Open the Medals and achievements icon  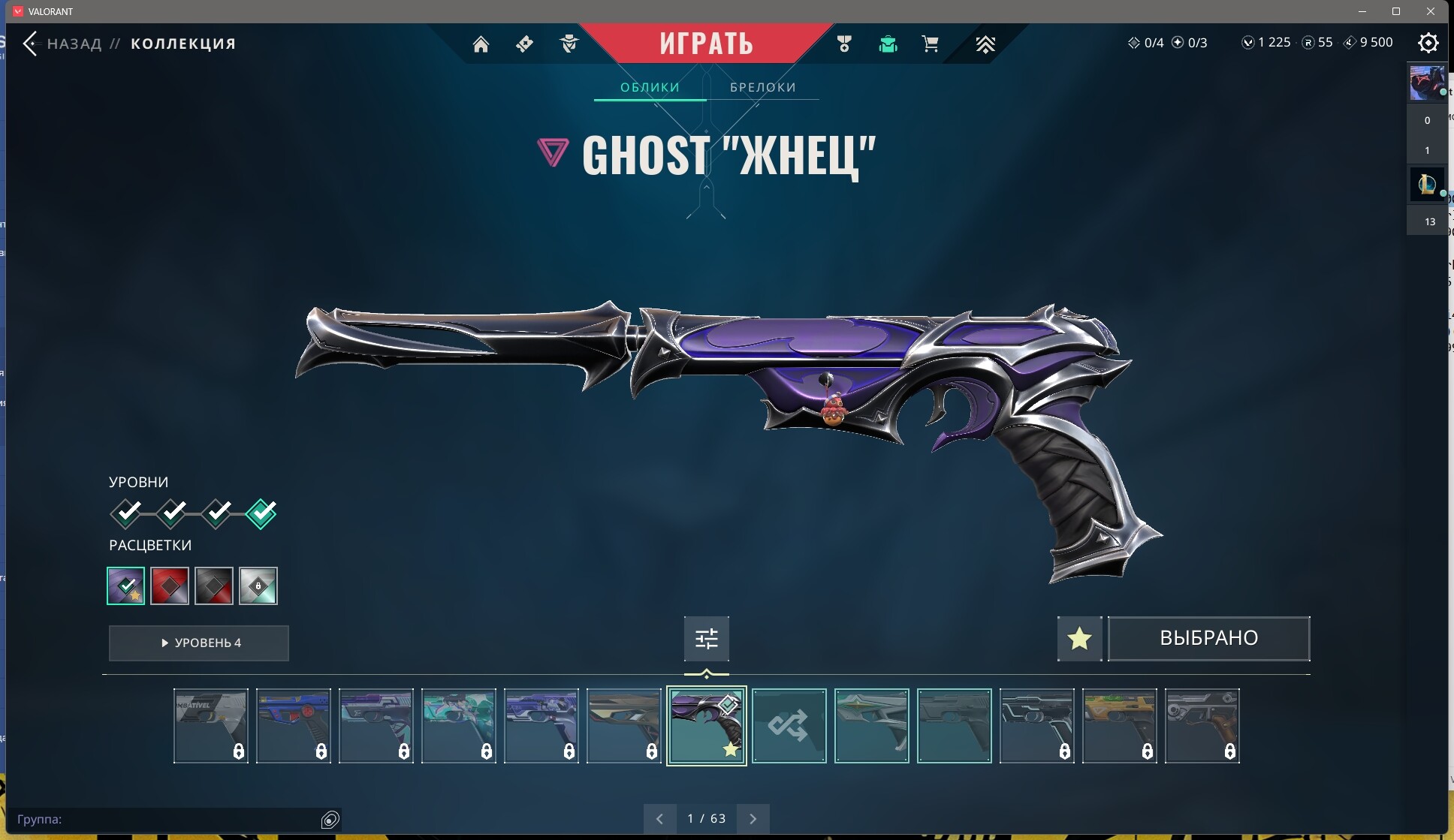(x=845, y=44)
